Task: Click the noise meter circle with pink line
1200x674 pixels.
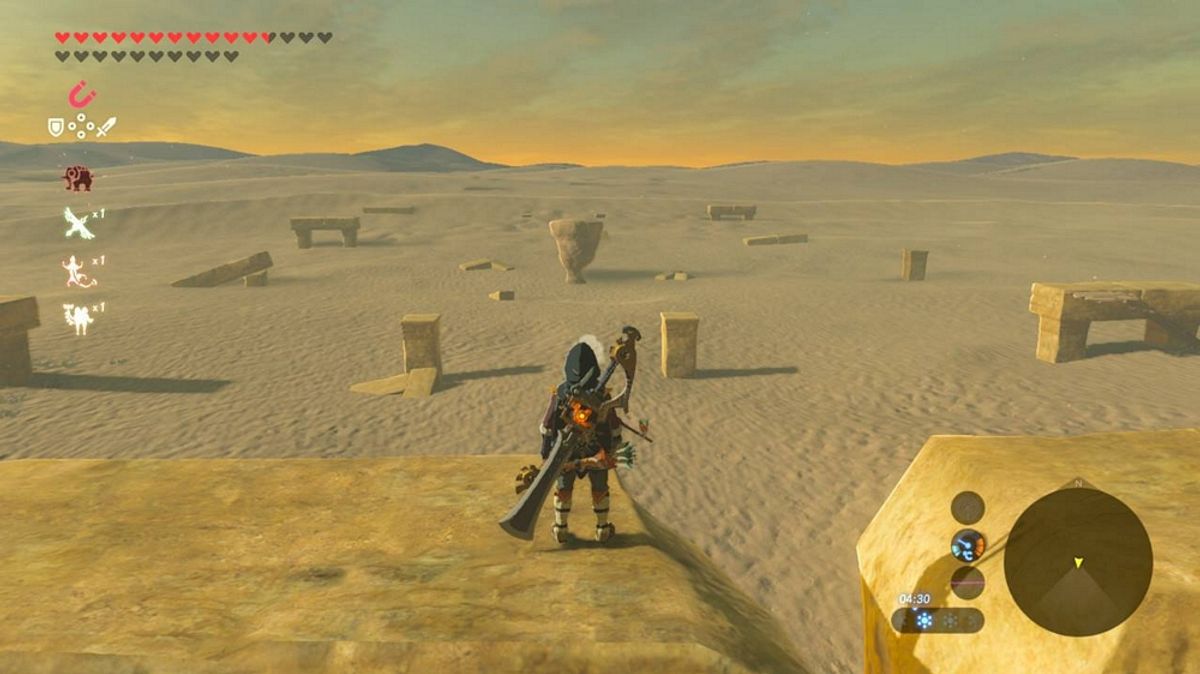Action: coord(967,582)
